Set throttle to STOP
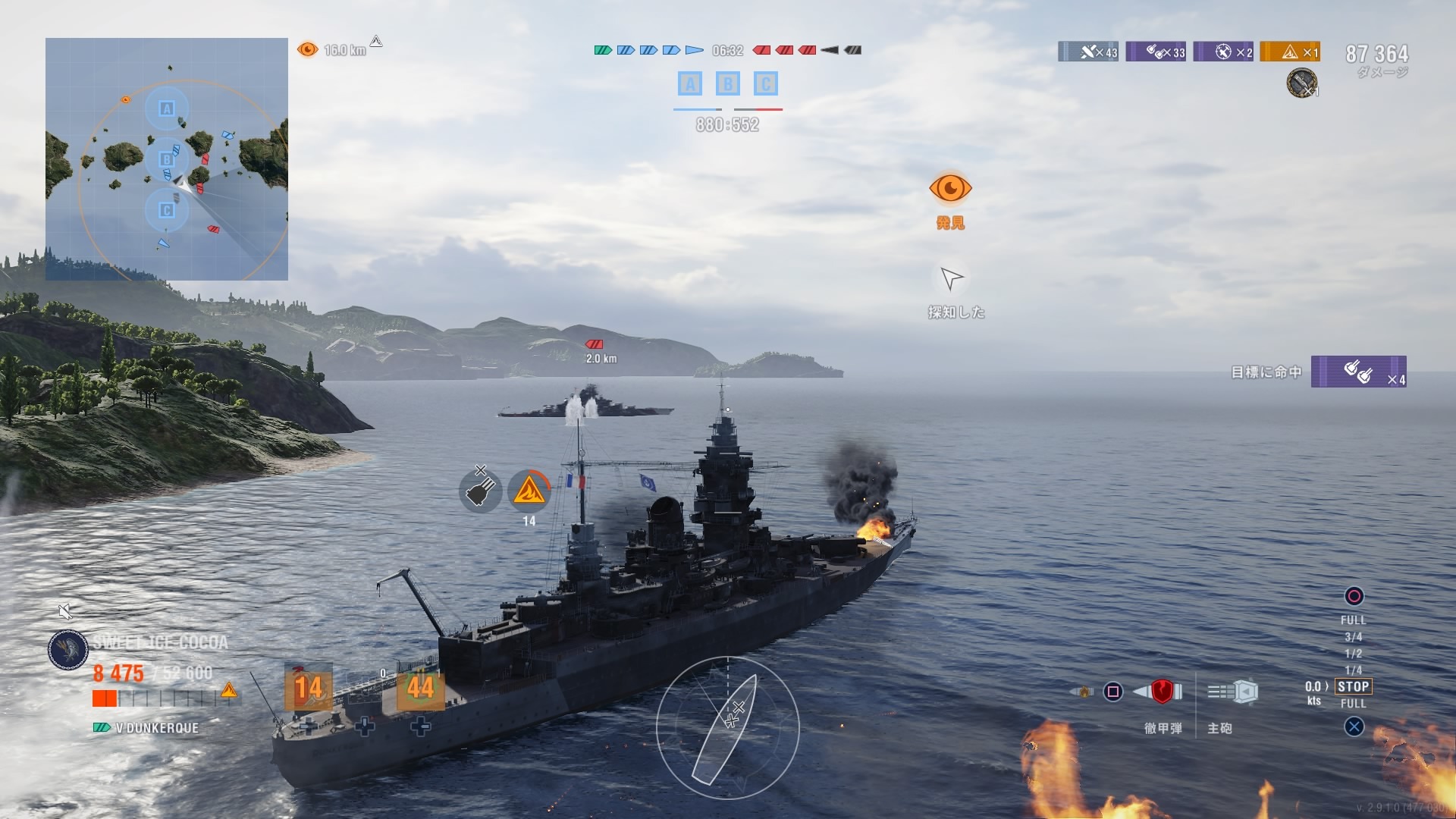Screen dimensions: 1456x819 [1353, 686]
